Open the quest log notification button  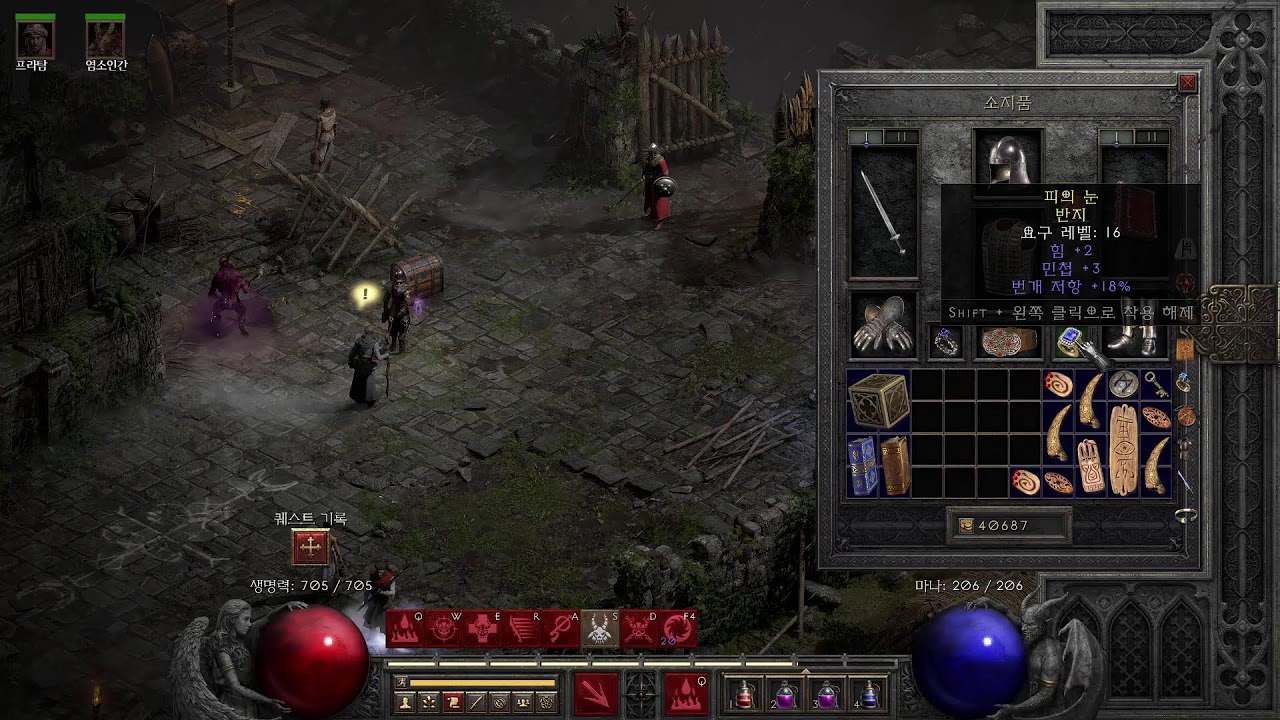click(x=310, y=547)
